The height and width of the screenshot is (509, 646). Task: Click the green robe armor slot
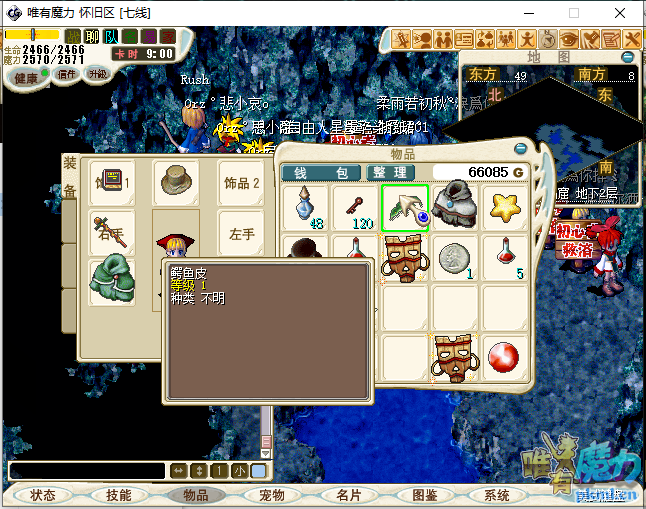click(111, 280)
